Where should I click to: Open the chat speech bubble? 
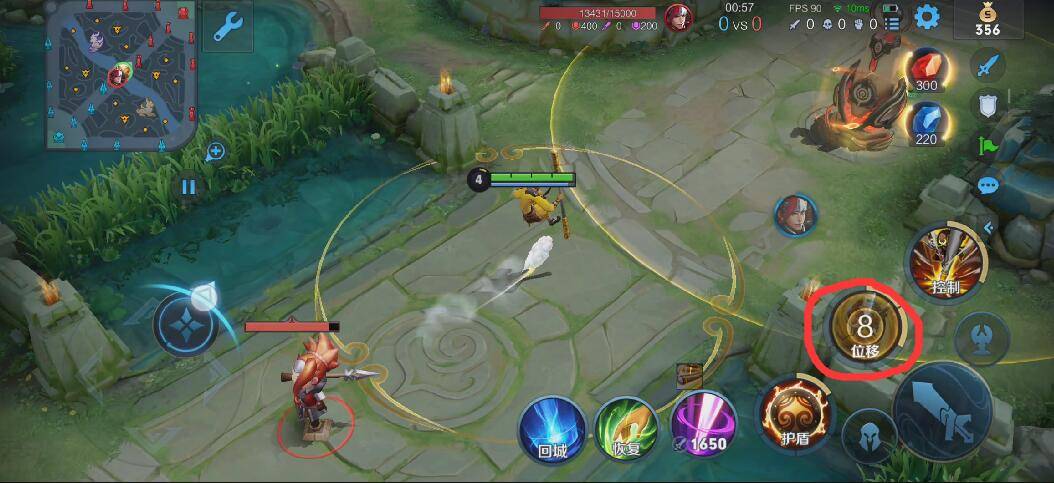pos(988,185)
